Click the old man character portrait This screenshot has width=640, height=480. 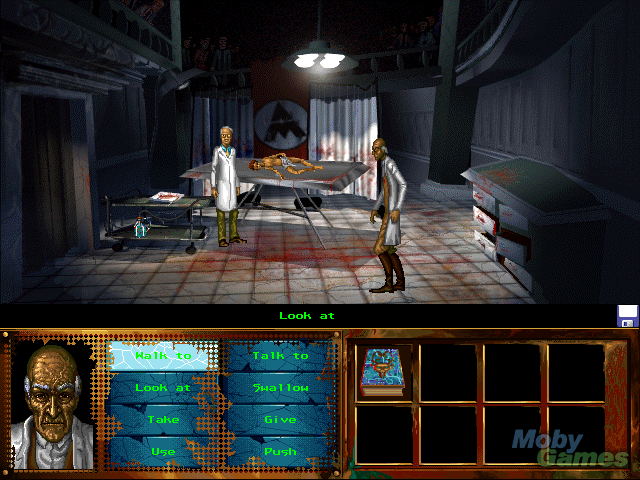point(52,400)
